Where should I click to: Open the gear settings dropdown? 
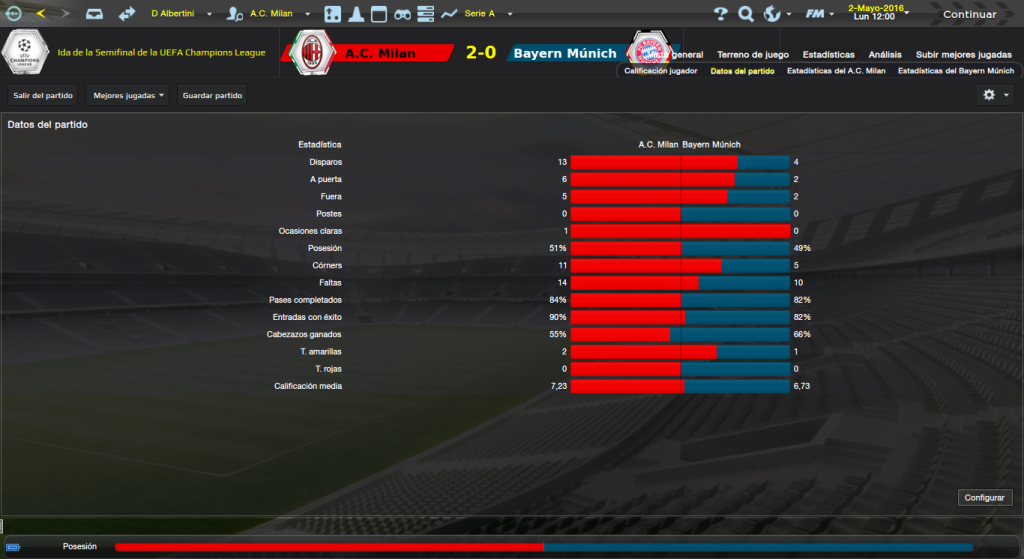point(996,95)
